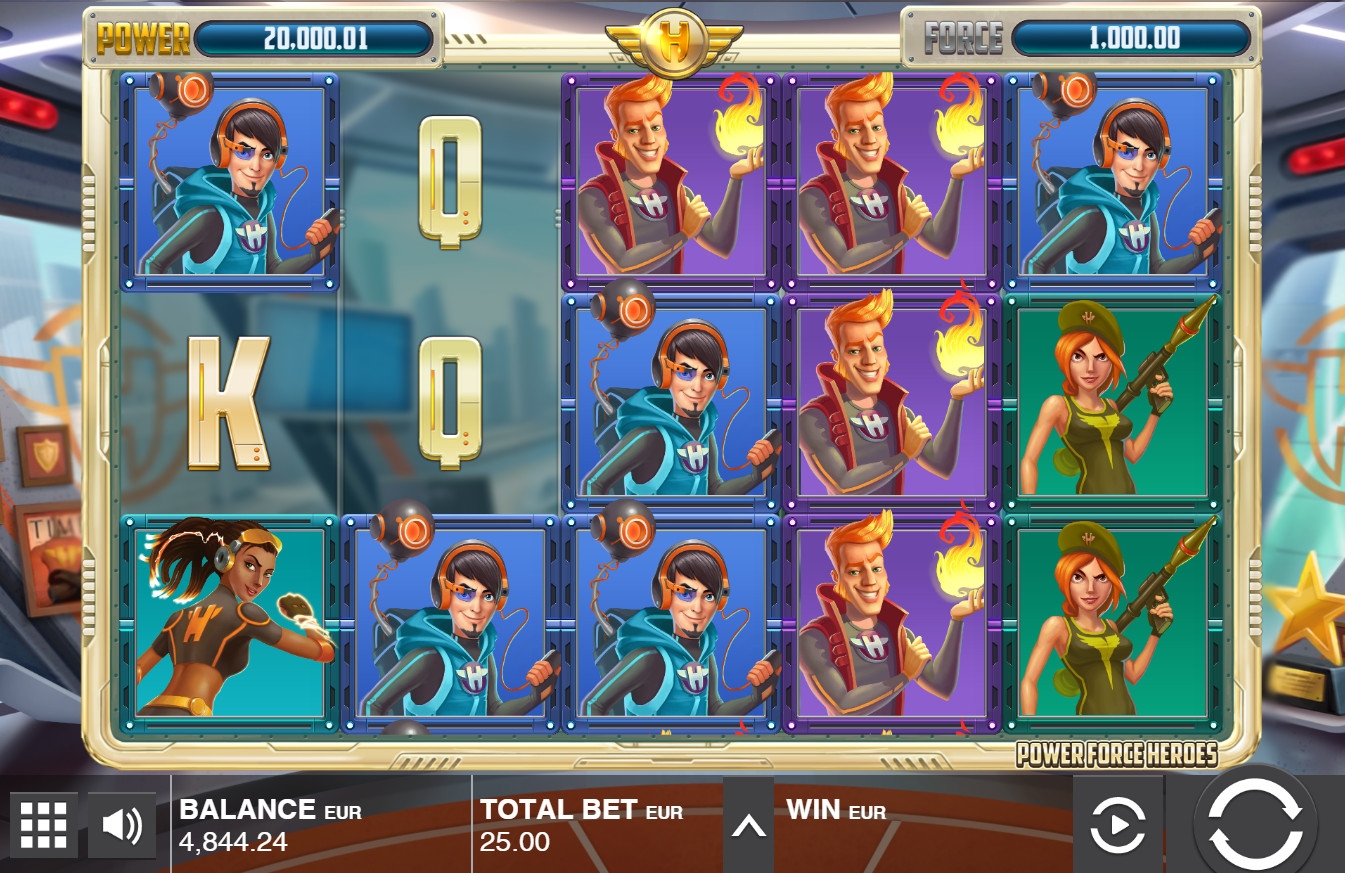Spin the reels with the circular arrows button
Image resolution: width=1345 pixels, height=873 pixels.
tap(1254, 823)
